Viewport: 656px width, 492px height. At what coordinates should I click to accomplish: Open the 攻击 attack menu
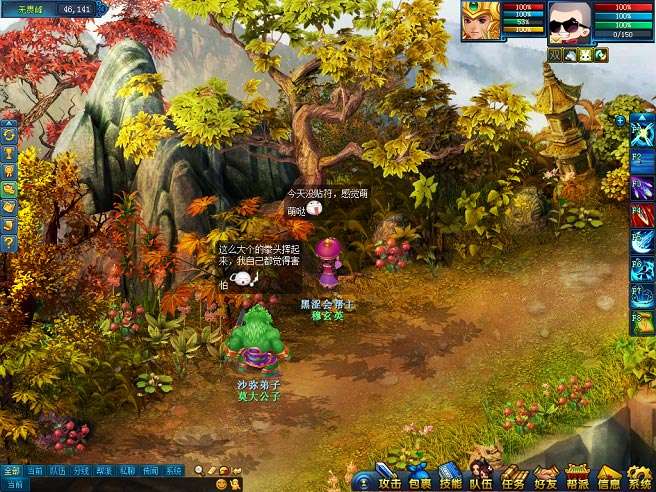(x=390, y=481)
